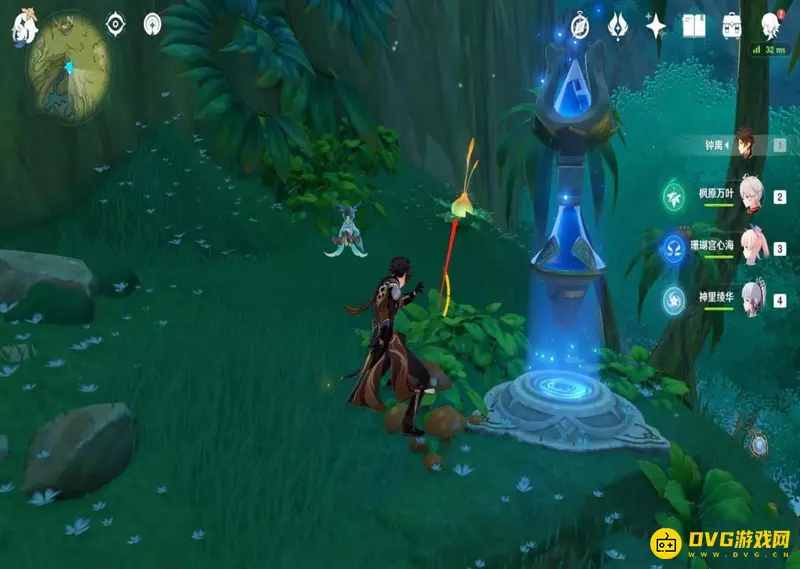Open the adventurer handbook book icon

click(694, 26)
